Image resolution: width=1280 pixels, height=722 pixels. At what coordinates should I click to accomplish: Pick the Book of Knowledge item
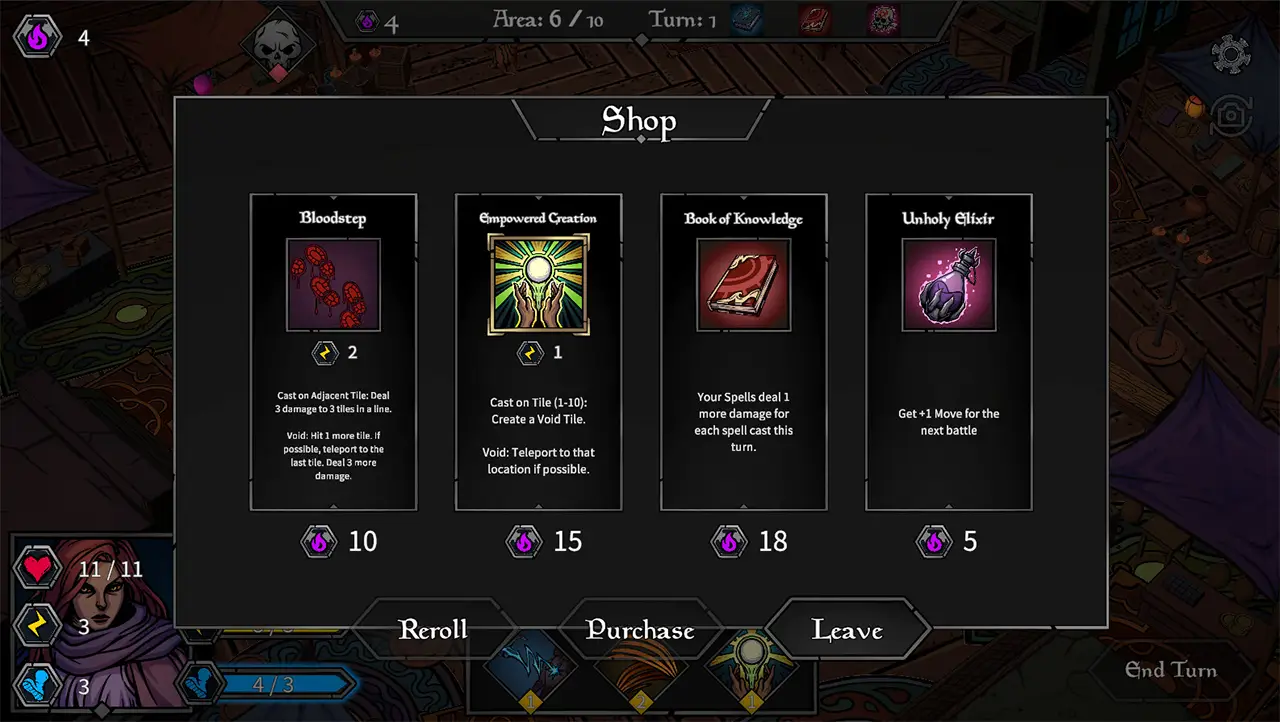(x=743, y=352)
